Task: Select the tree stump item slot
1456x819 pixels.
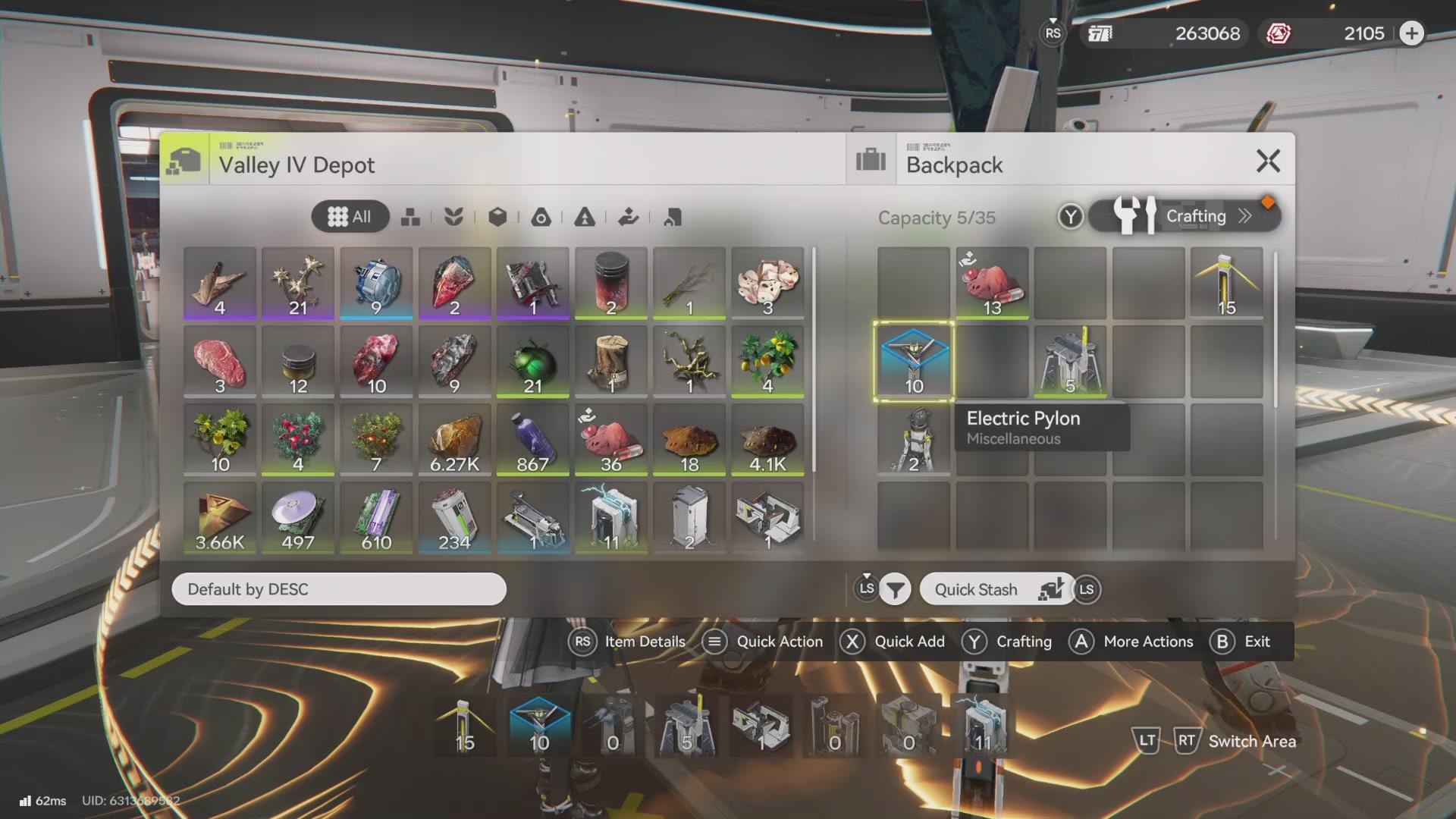Action: click(x=611, y=361)
